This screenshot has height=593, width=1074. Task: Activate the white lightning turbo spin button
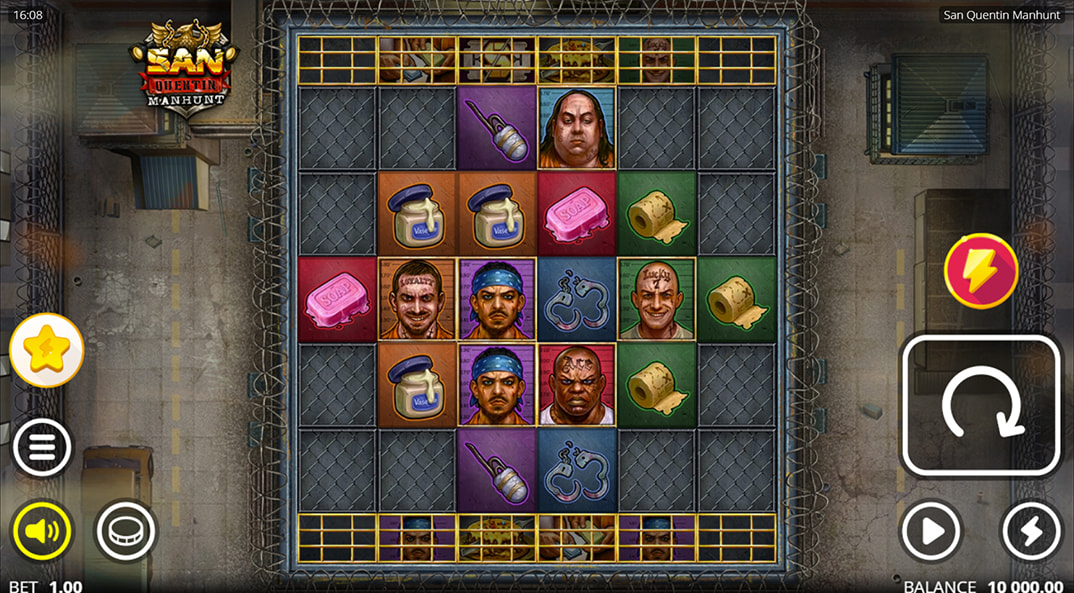click(x=1031, y=531)
